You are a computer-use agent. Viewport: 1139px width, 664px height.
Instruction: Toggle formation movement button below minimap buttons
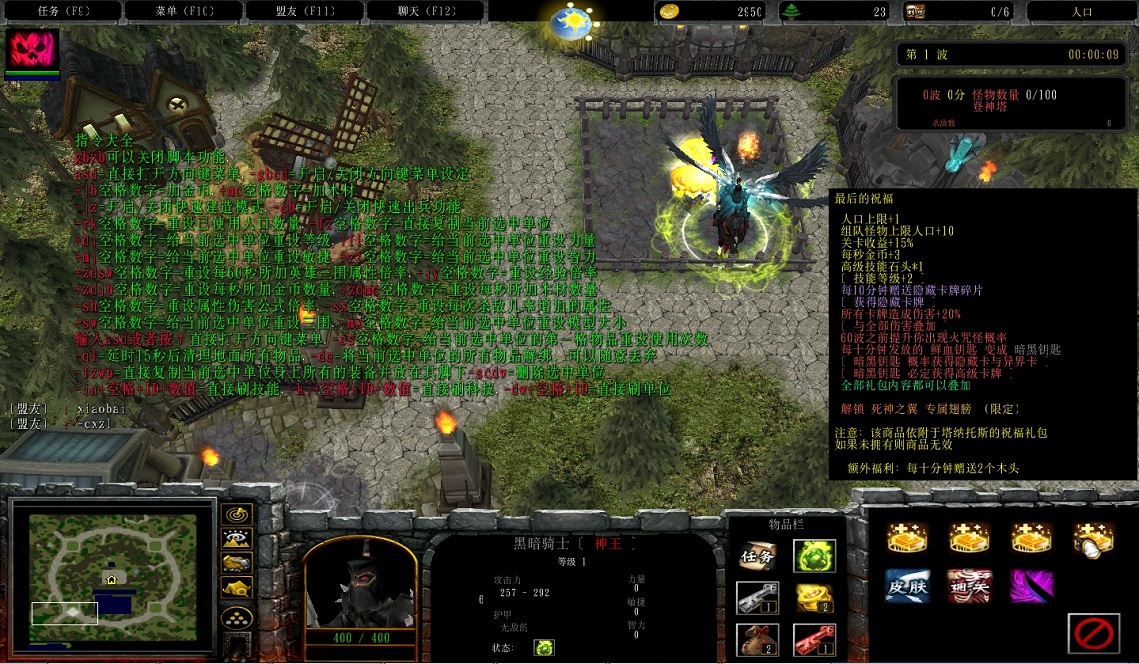[236, 618]
